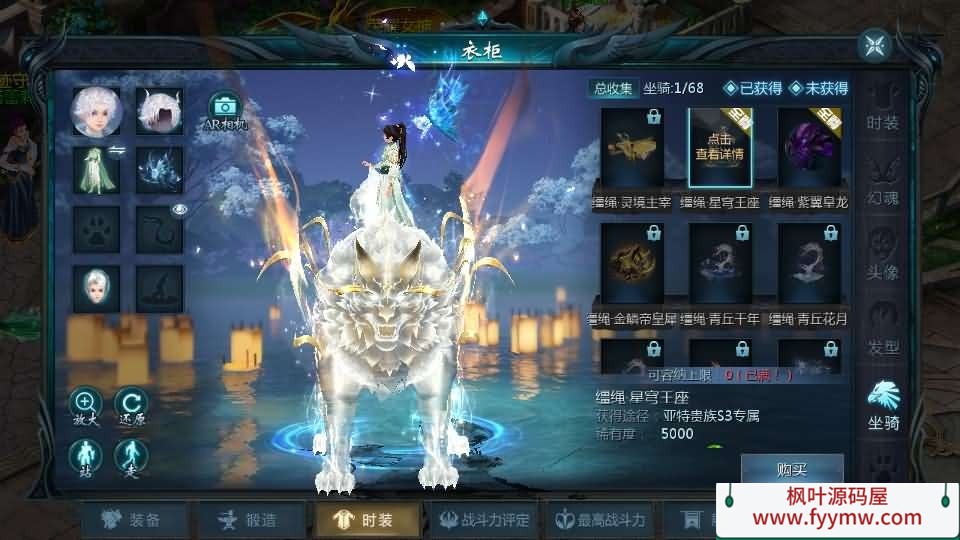Click the 购买 purchase button

coord(791,469)
